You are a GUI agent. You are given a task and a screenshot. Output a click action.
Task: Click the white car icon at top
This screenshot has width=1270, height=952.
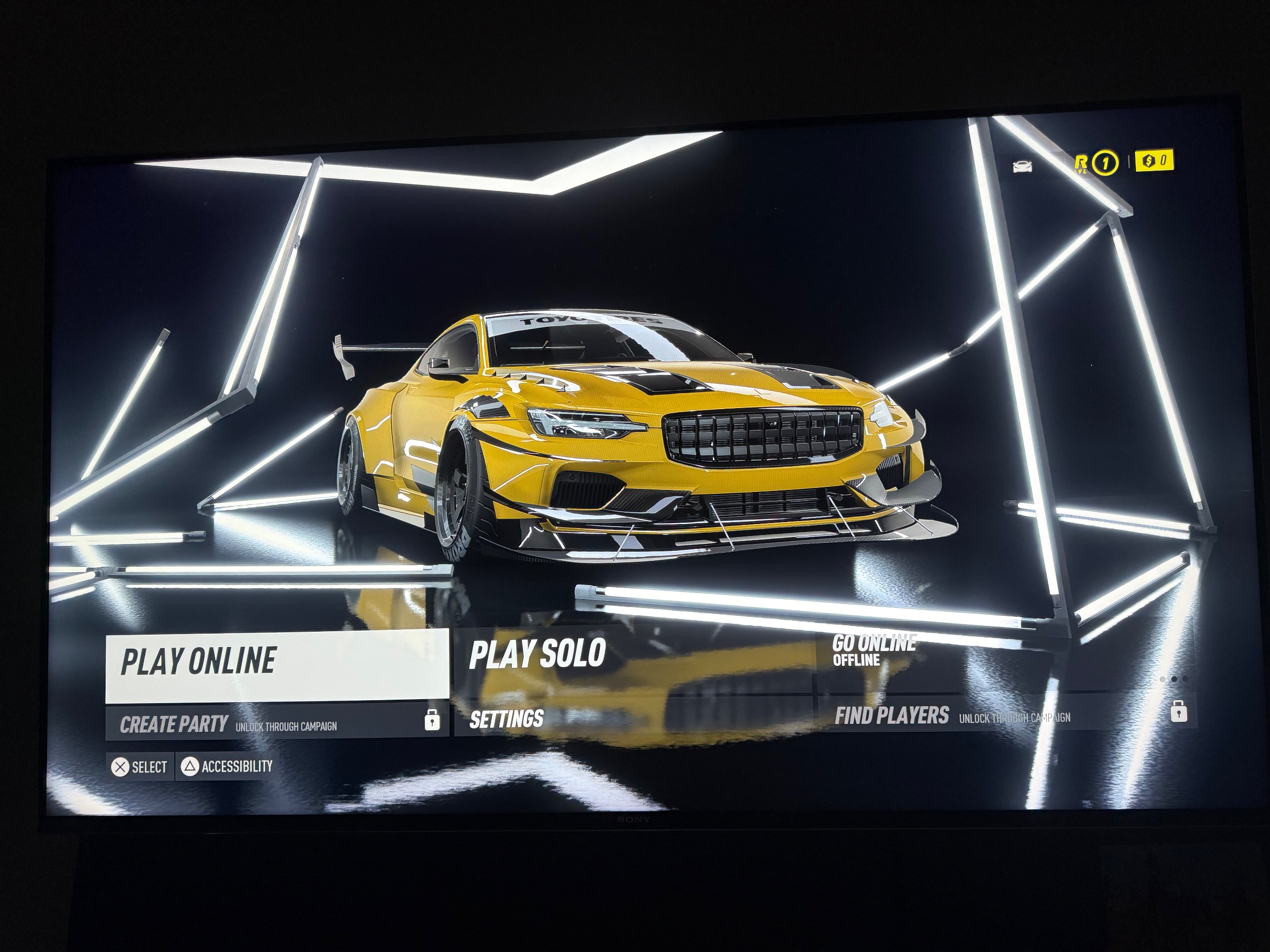[1022, 167]
